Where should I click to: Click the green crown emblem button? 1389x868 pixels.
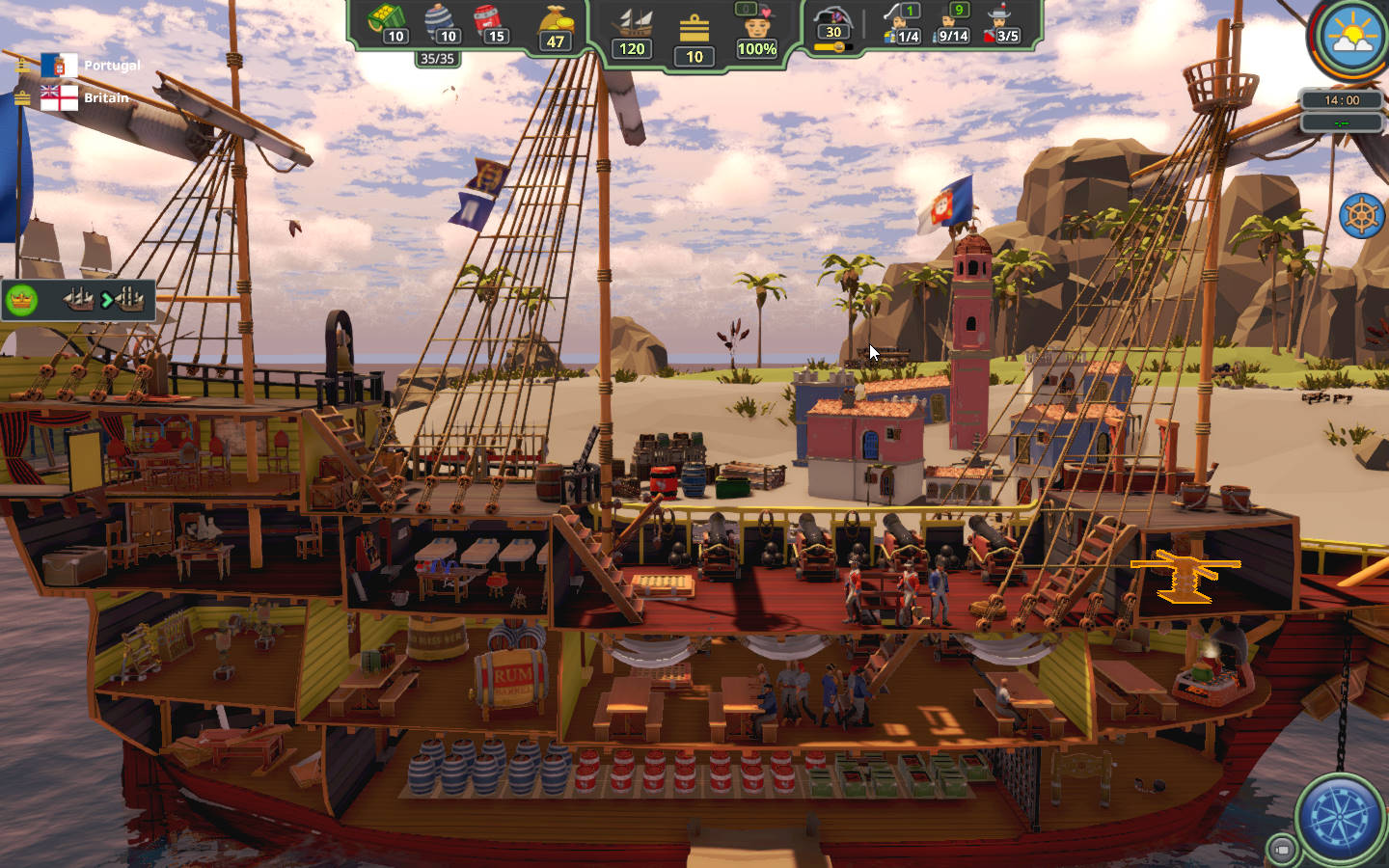(x=21, y=300)
